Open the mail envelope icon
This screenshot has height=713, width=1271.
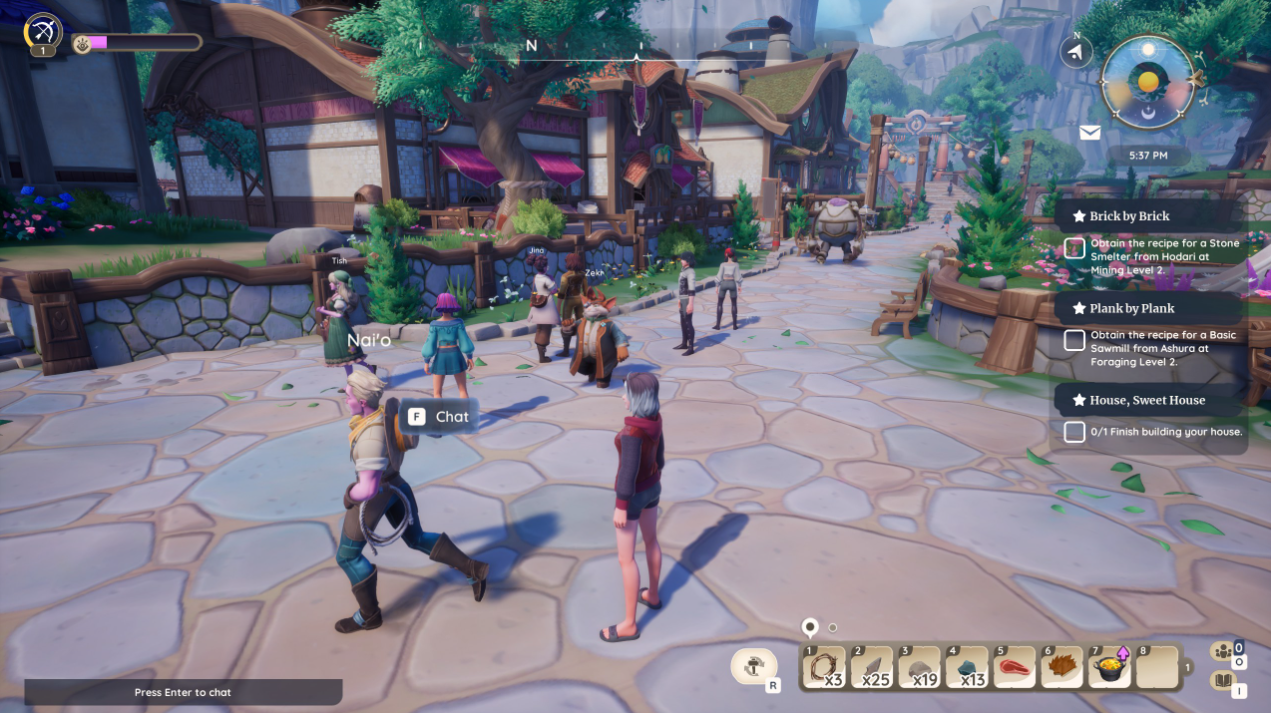point(1090,133)
